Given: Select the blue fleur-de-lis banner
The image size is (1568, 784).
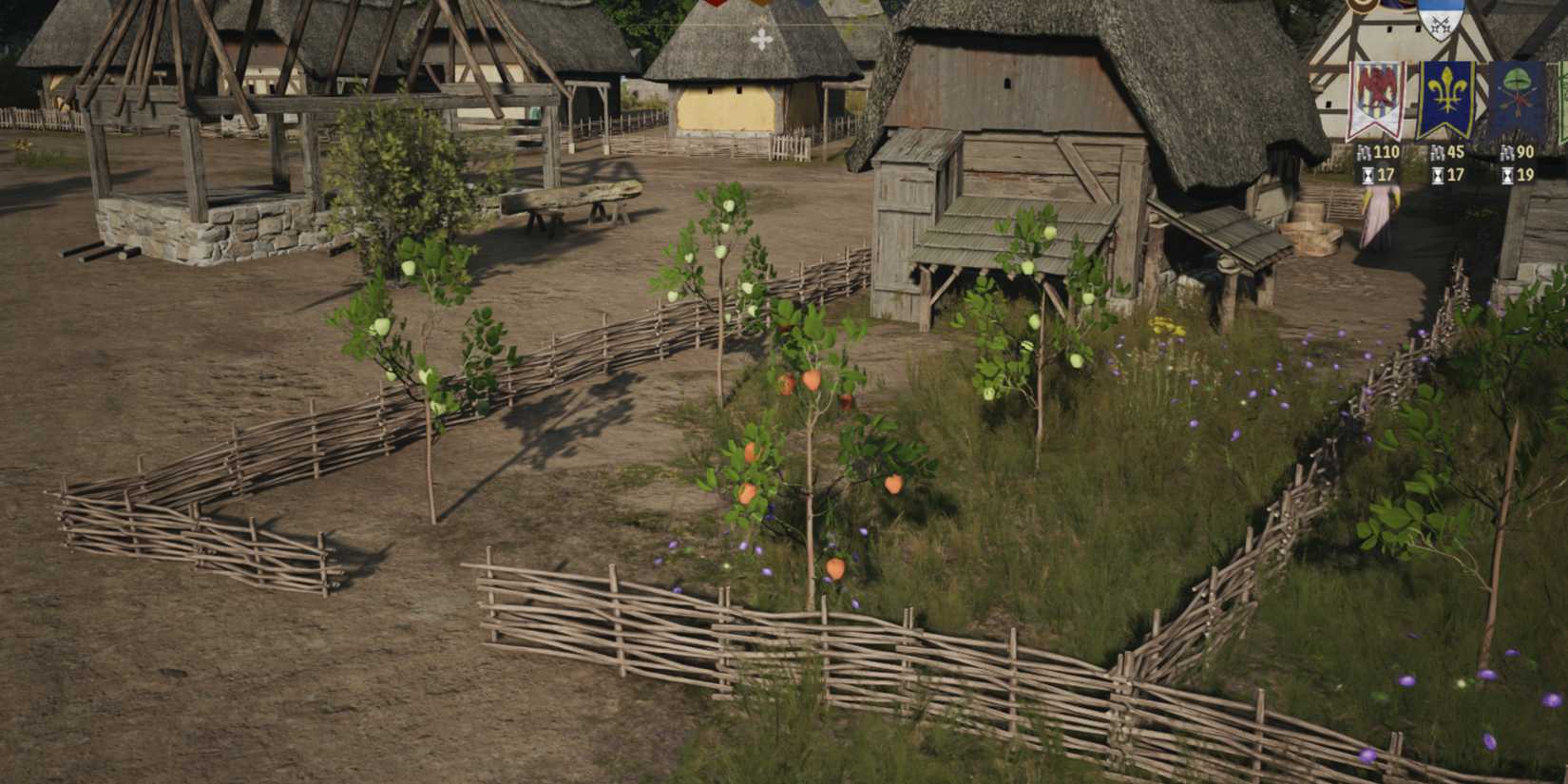Looking at the screenshot, I should (1447, 94).
